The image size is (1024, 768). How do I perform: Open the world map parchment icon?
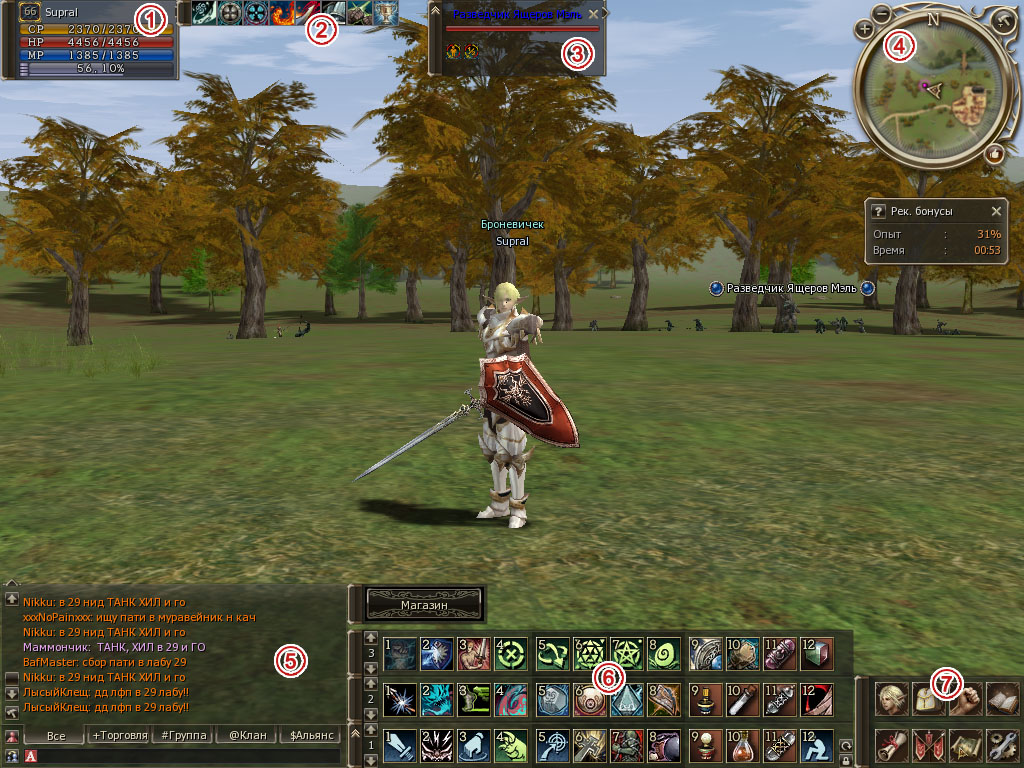[x=965, y=745]
